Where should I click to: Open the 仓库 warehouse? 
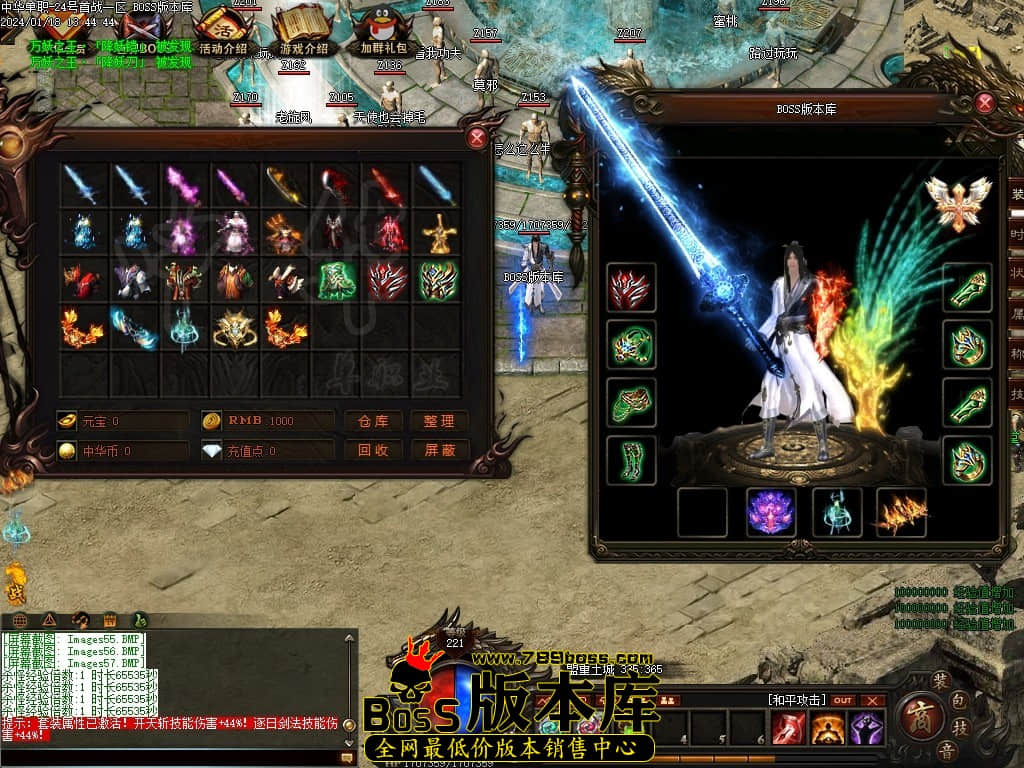373,421
